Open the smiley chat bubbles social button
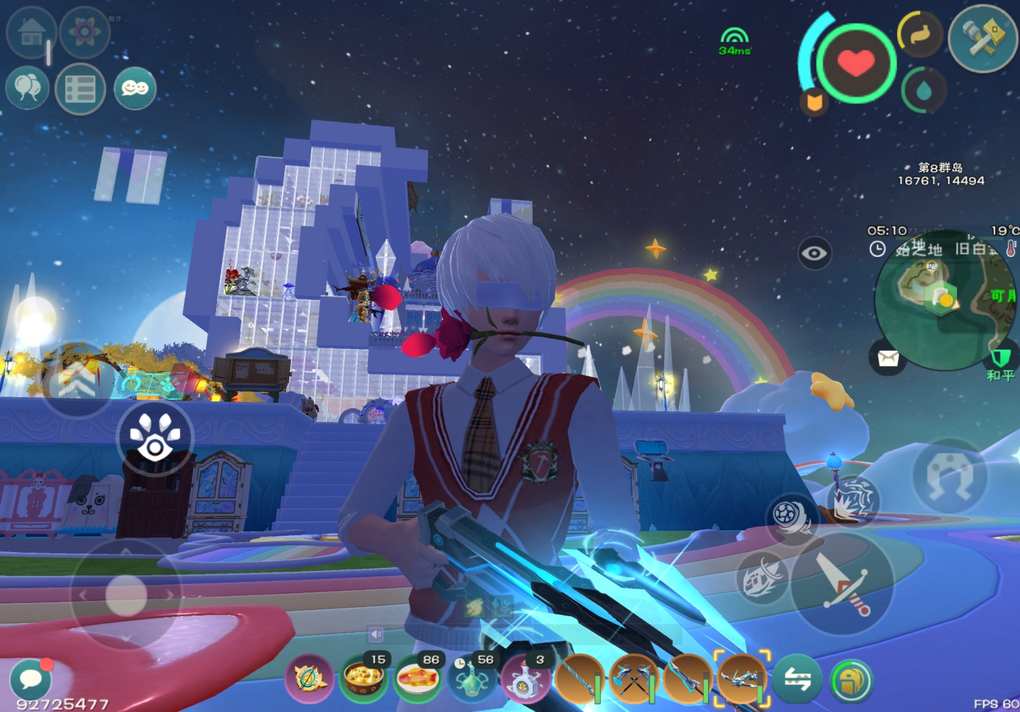The width and height of the screenshot is (1020, 712). pos(135,89)
